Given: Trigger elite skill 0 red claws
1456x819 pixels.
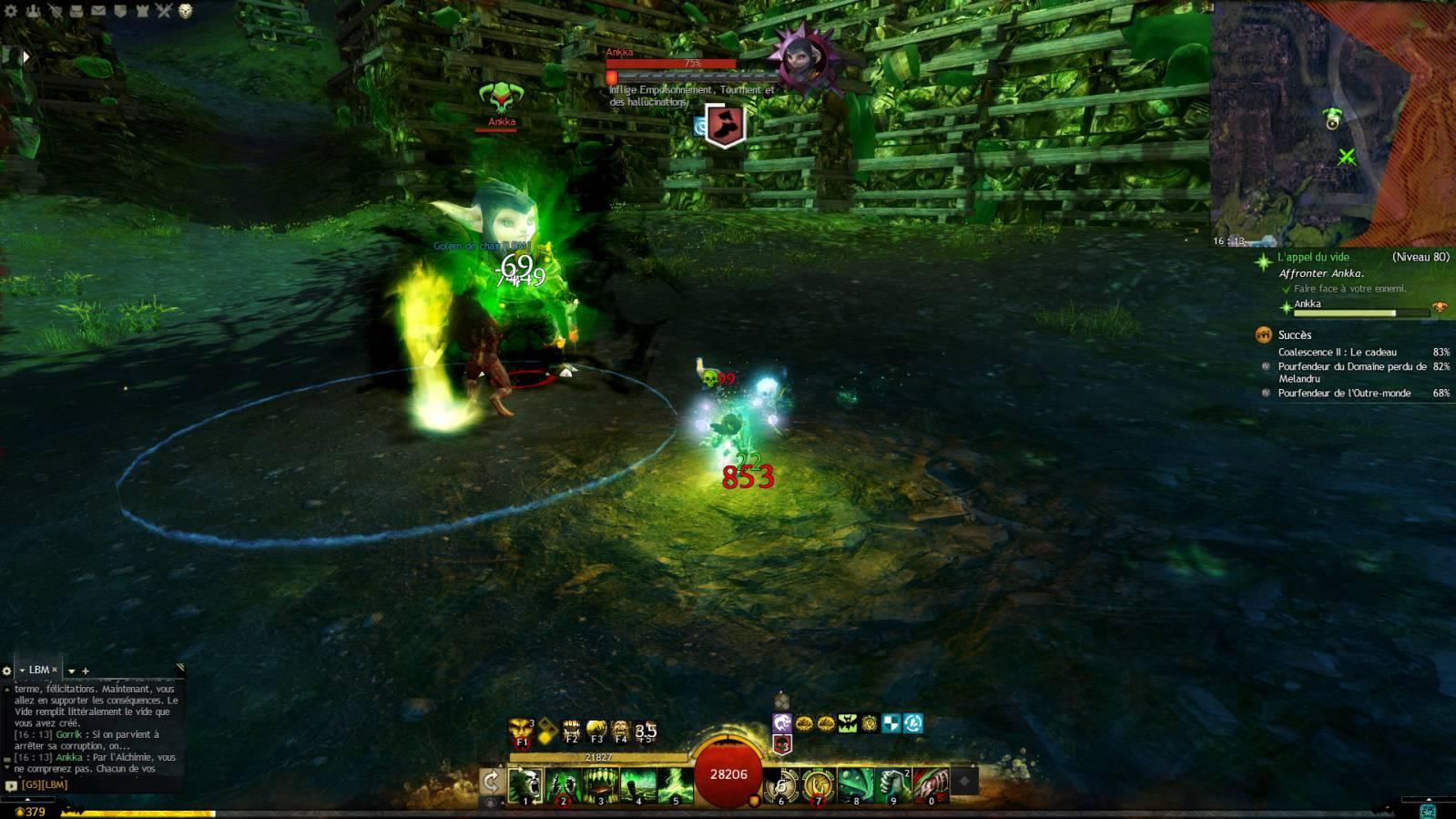Looking at the screenshot, I should tap(931, 784).
